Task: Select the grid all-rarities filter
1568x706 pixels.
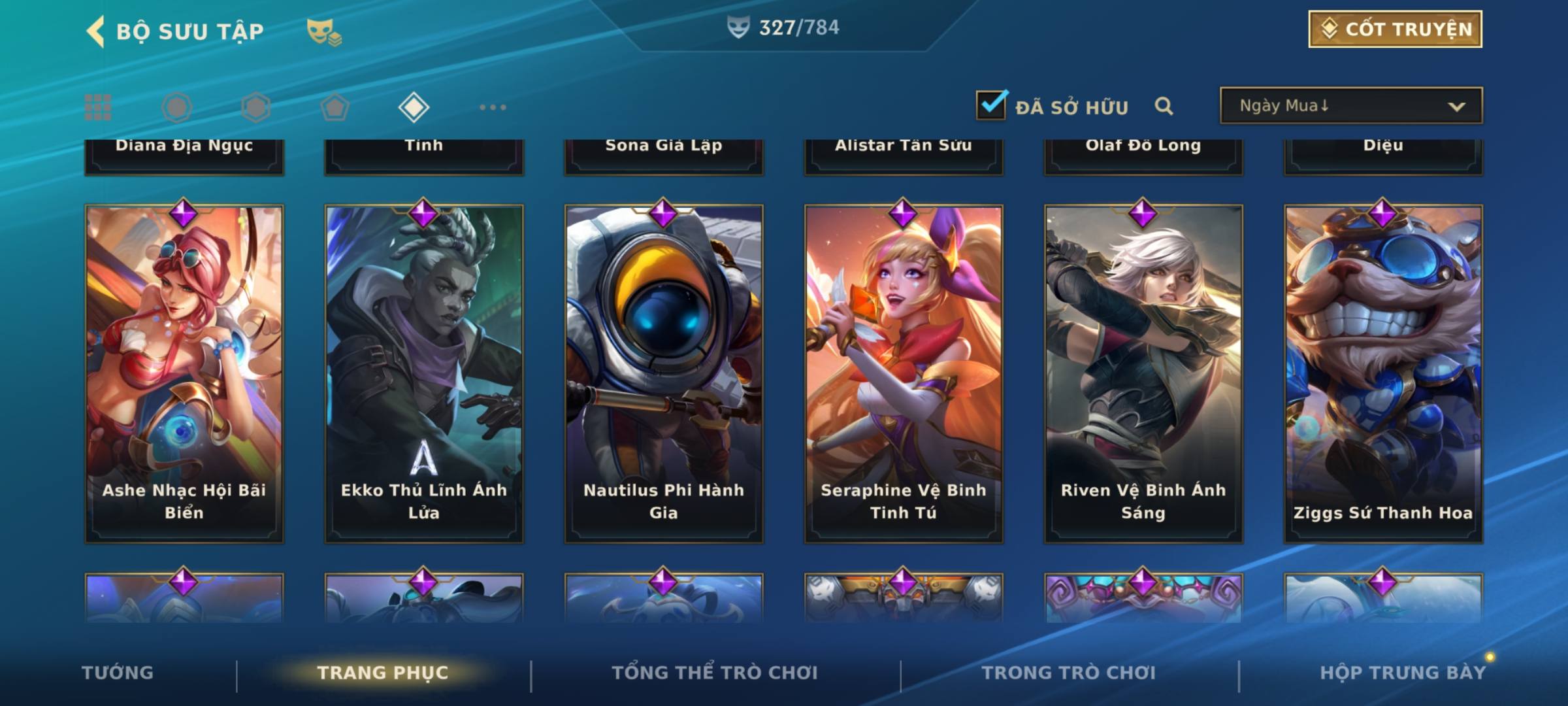Action: coord(98,107)
